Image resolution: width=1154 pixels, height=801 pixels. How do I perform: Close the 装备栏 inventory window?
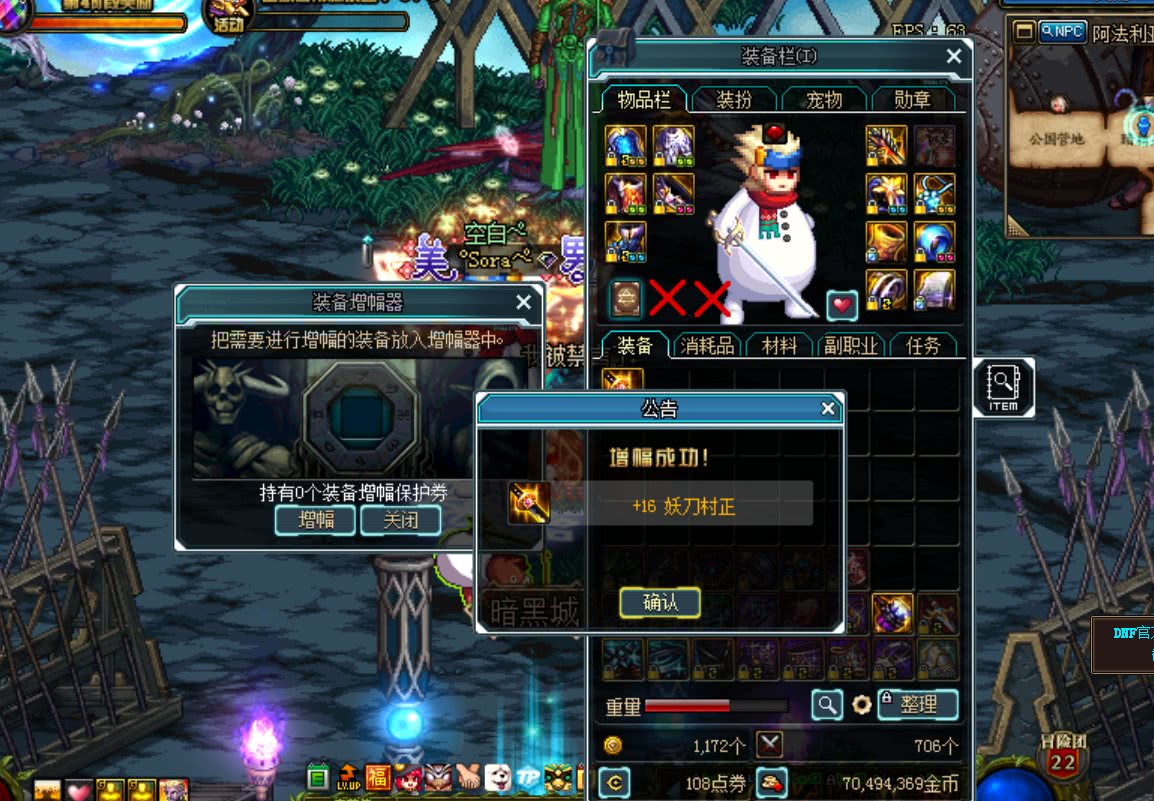click(x=954, y=57)
